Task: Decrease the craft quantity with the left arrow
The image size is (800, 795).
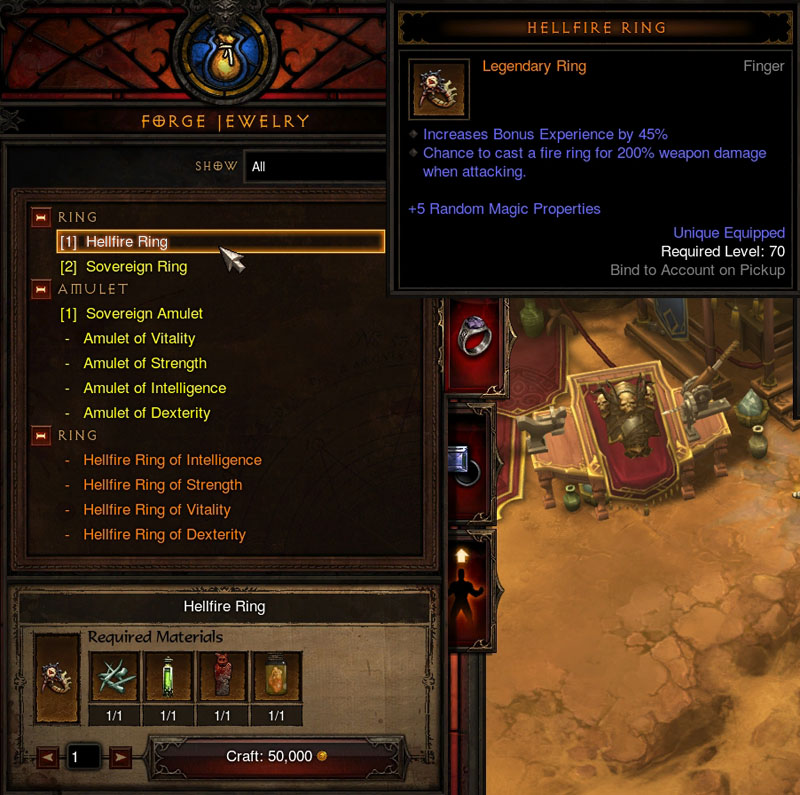Action: (46, 757)
